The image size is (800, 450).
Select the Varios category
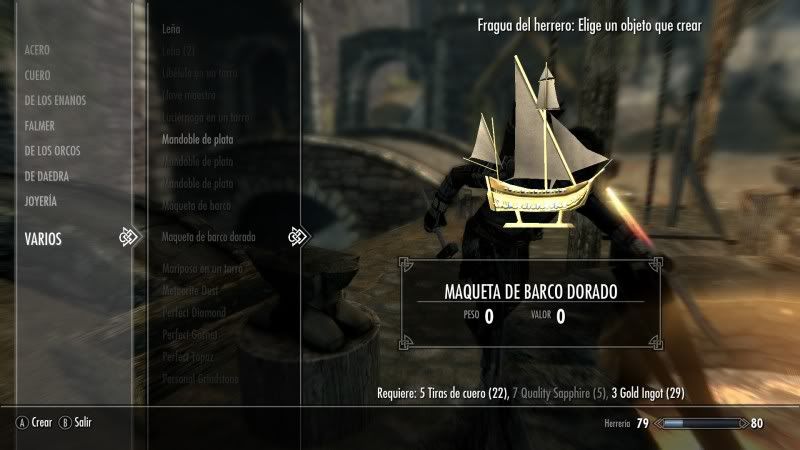tap(43, 238)
